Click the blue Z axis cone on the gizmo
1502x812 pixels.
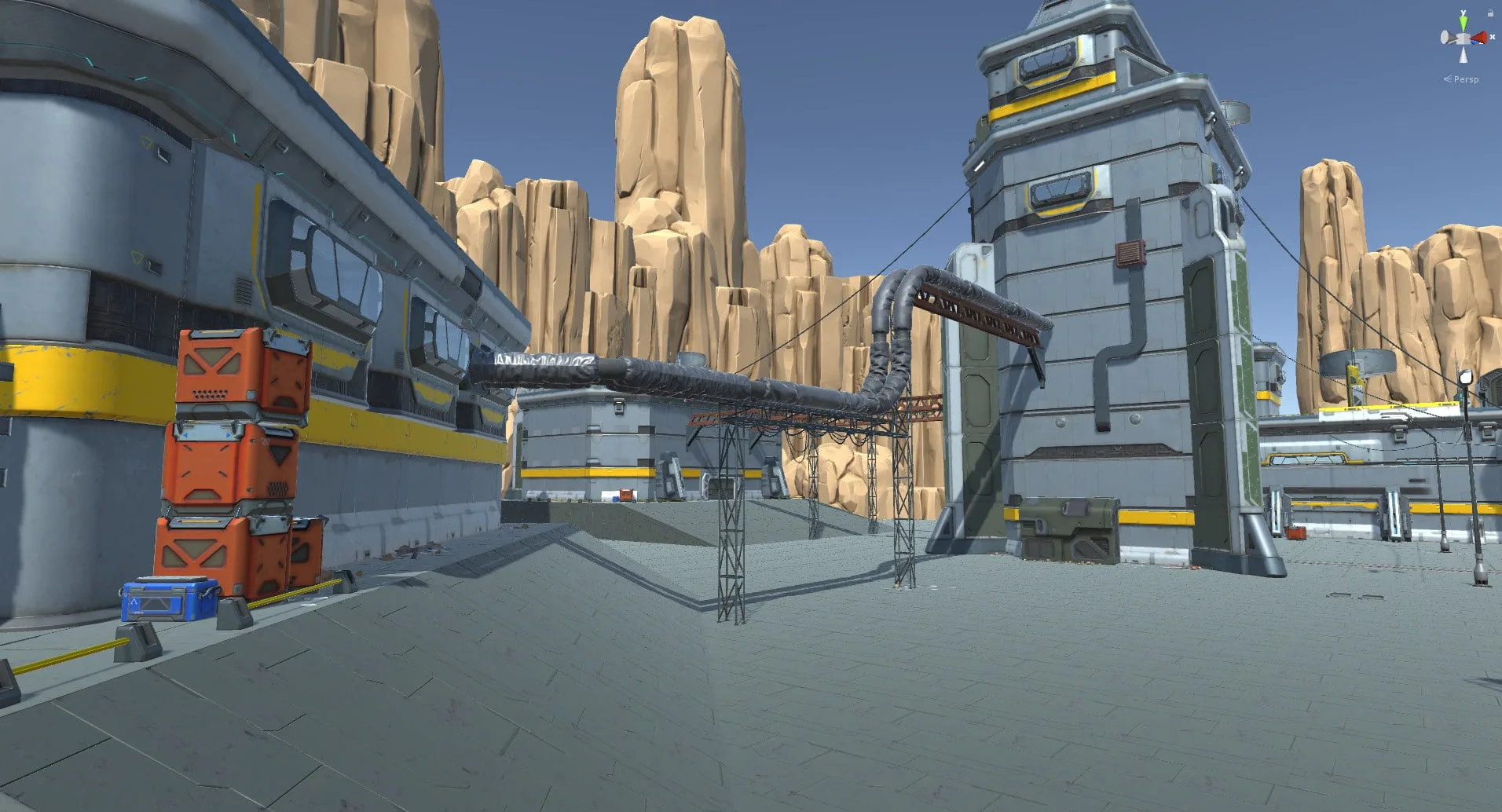[1475, 42]
